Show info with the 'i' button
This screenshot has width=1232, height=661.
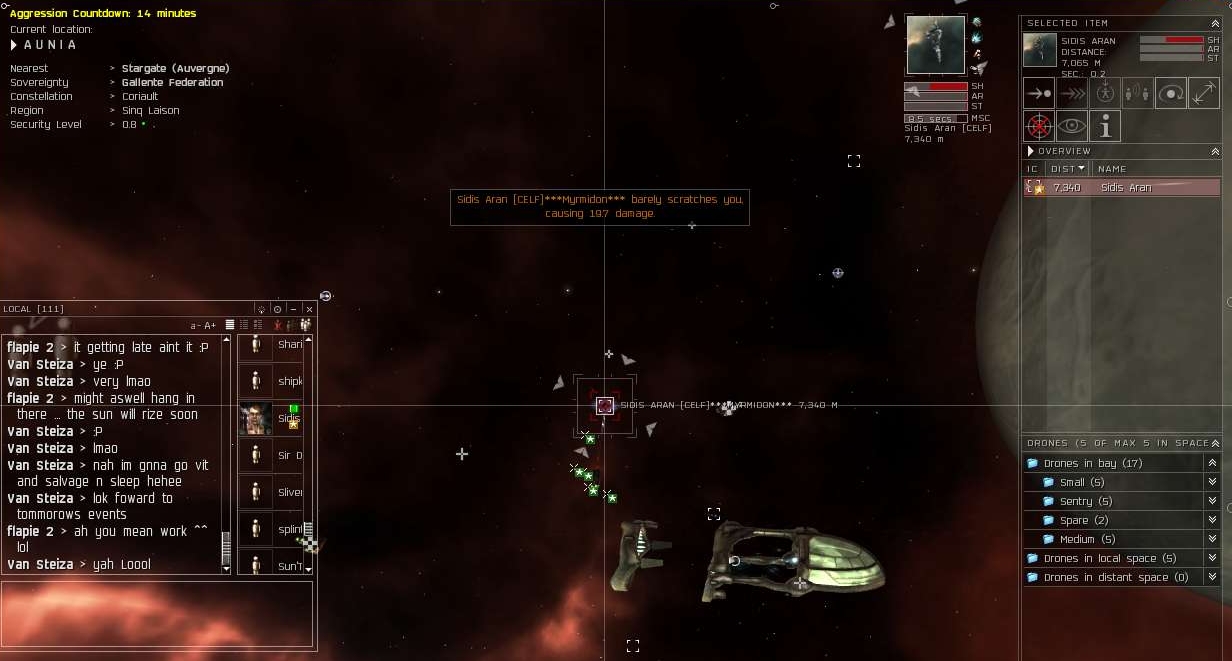1105,126
